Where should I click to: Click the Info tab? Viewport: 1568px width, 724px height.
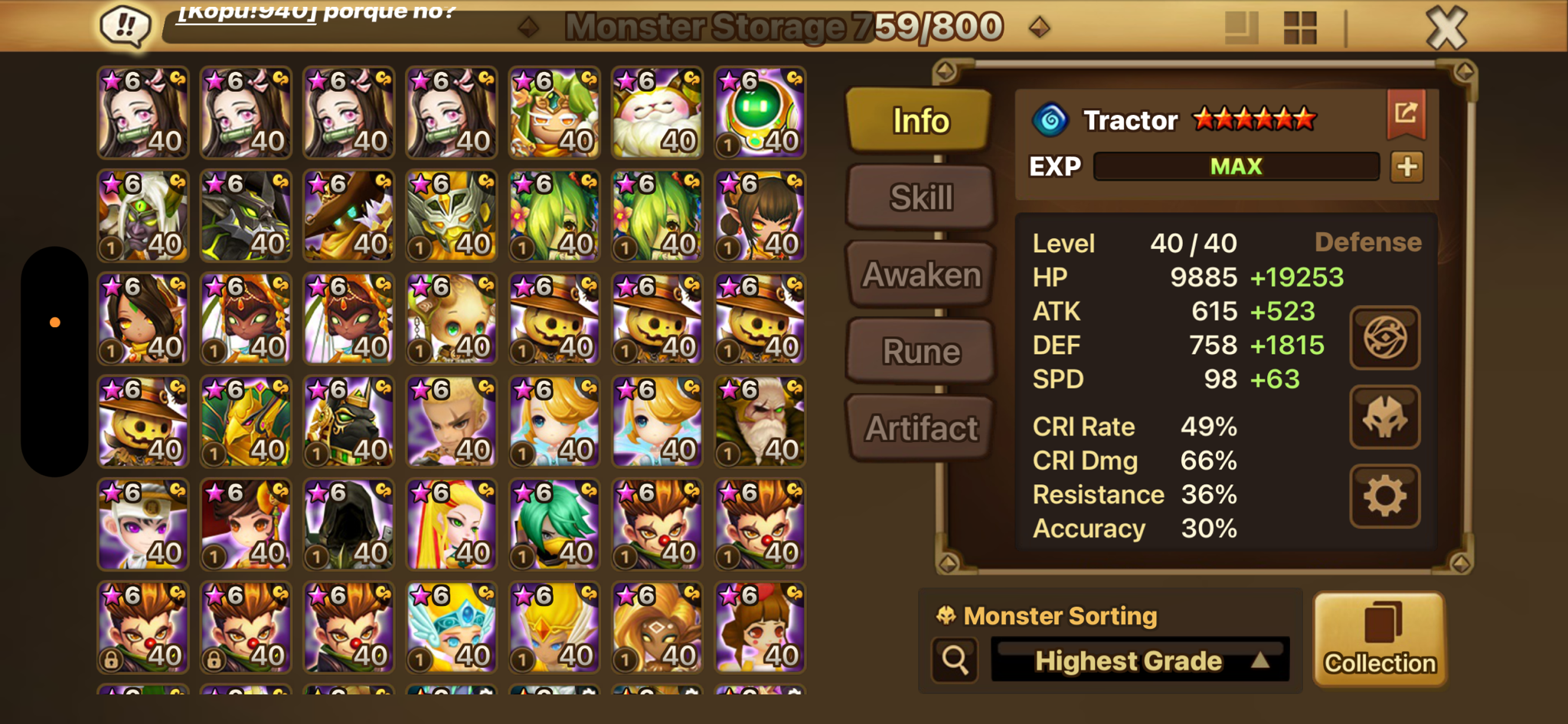(920, 120)
